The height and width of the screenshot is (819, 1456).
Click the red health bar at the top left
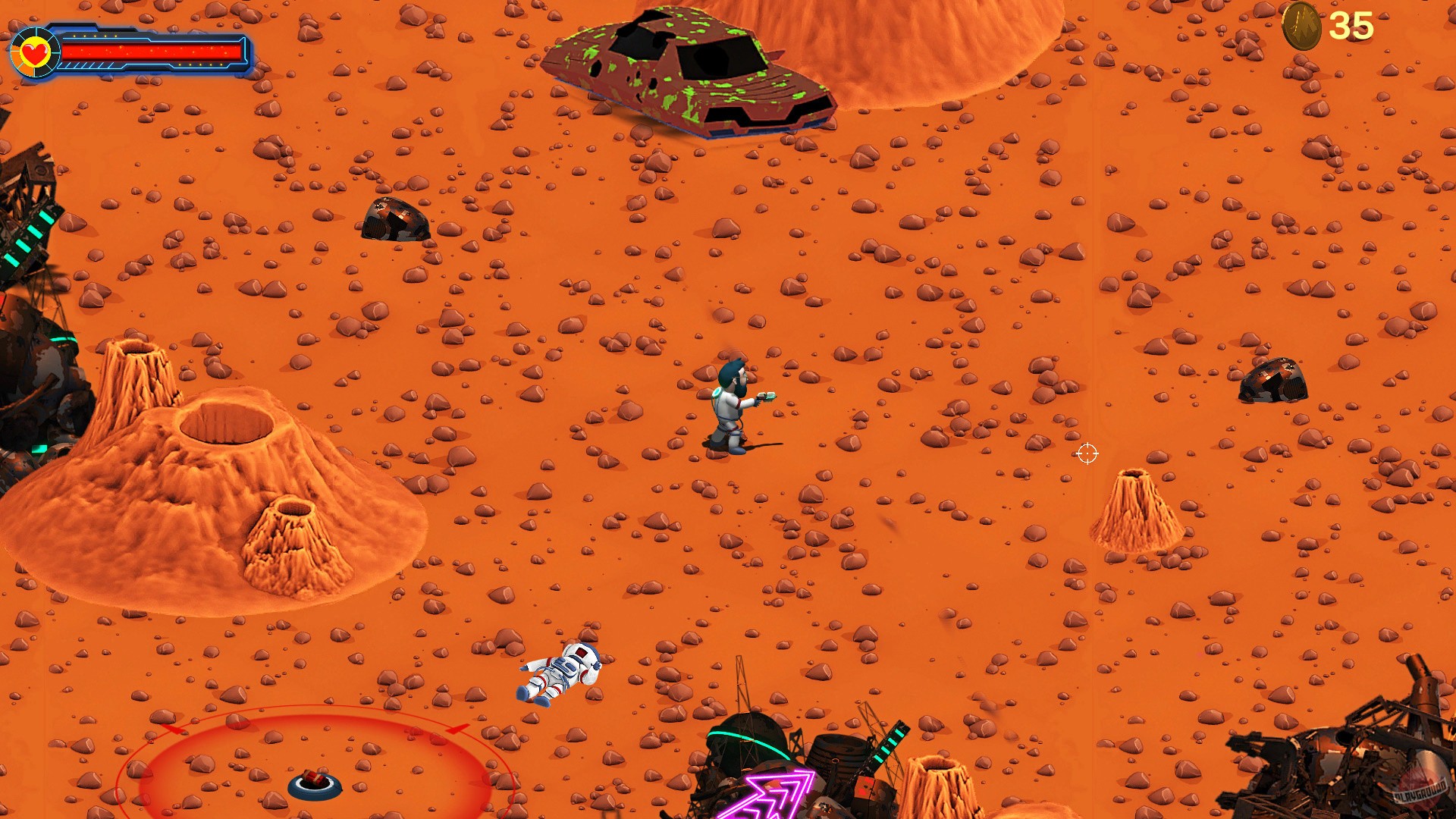[152, 52]
